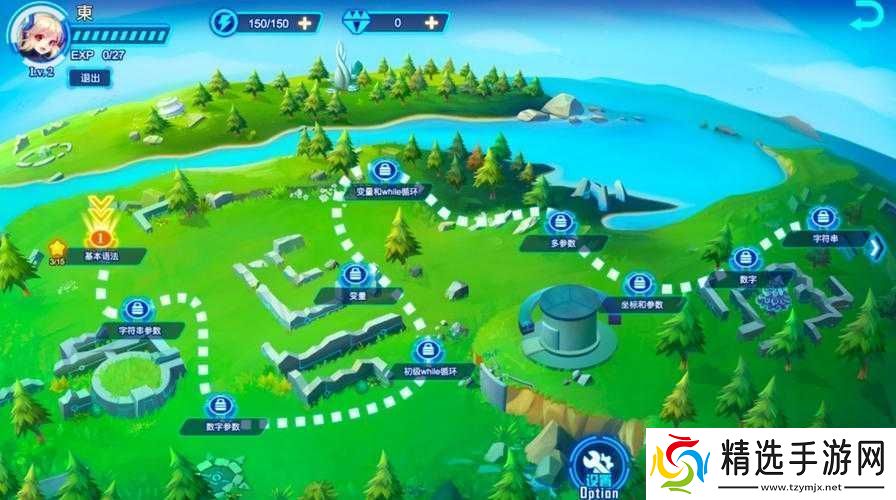Select the 基本语法 level node
896x500 pixels.
coord(100,238)
